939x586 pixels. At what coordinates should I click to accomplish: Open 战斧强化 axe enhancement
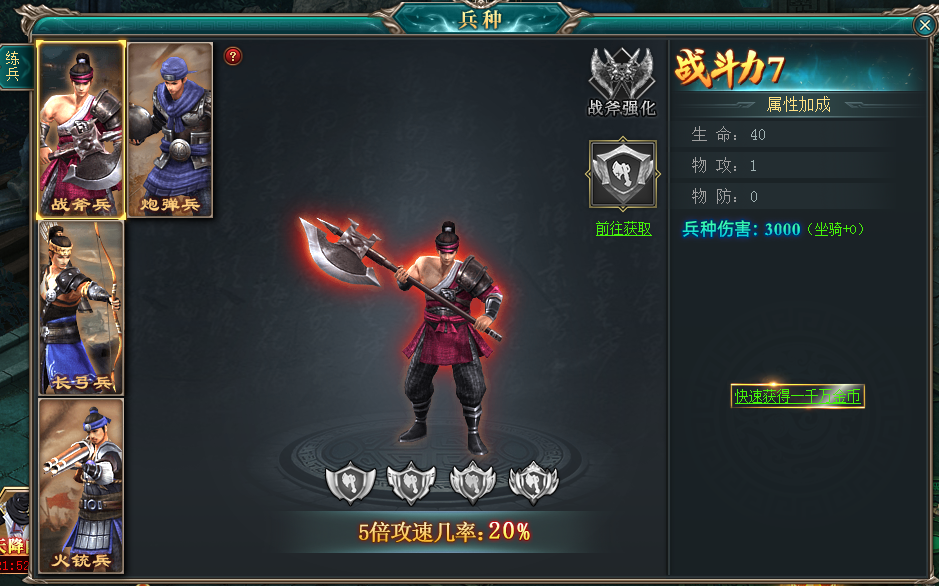pyautogui.click(x=621, y=82)
